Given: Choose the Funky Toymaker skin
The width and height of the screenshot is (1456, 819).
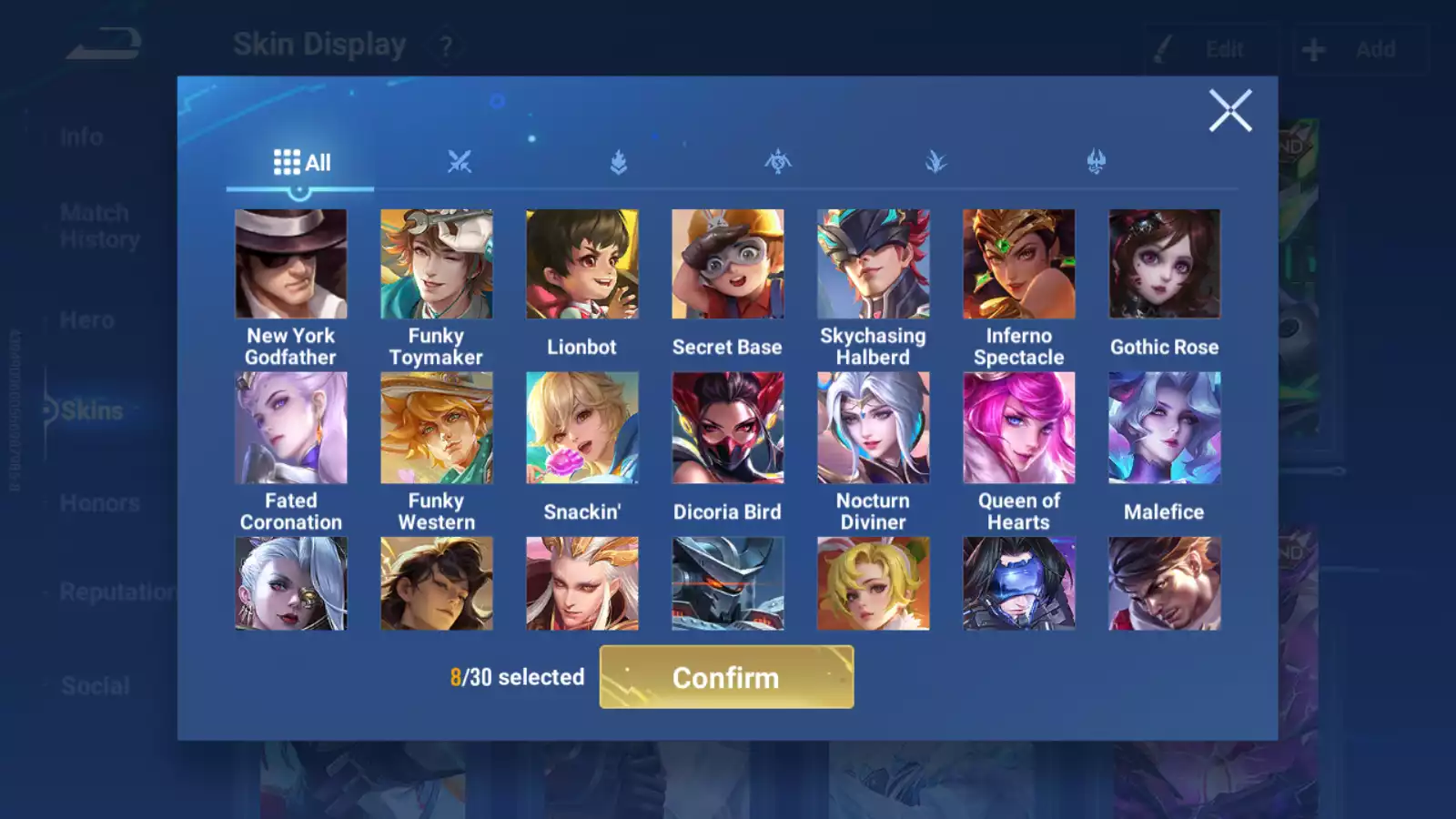Looking at the screenshot, I should tap(437, 264).
